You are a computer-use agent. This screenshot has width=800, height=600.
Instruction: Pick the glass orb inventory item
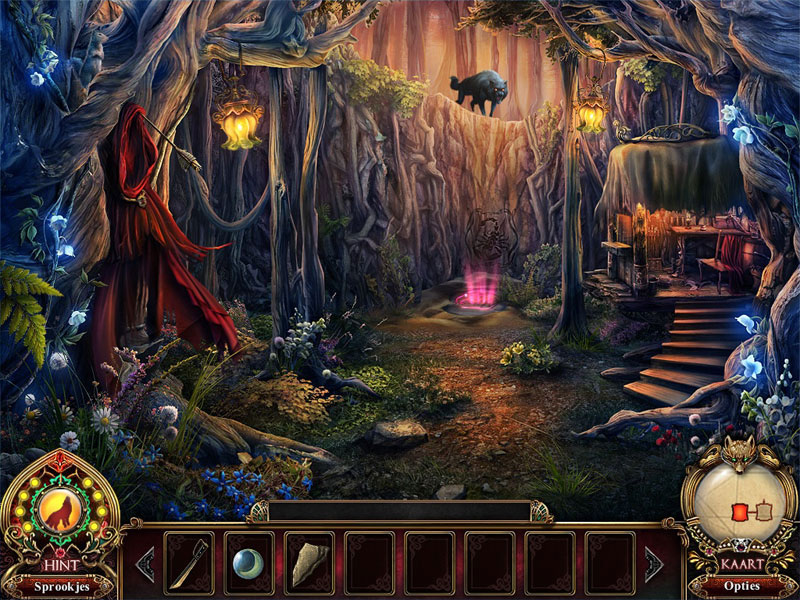tap(248, 563)
